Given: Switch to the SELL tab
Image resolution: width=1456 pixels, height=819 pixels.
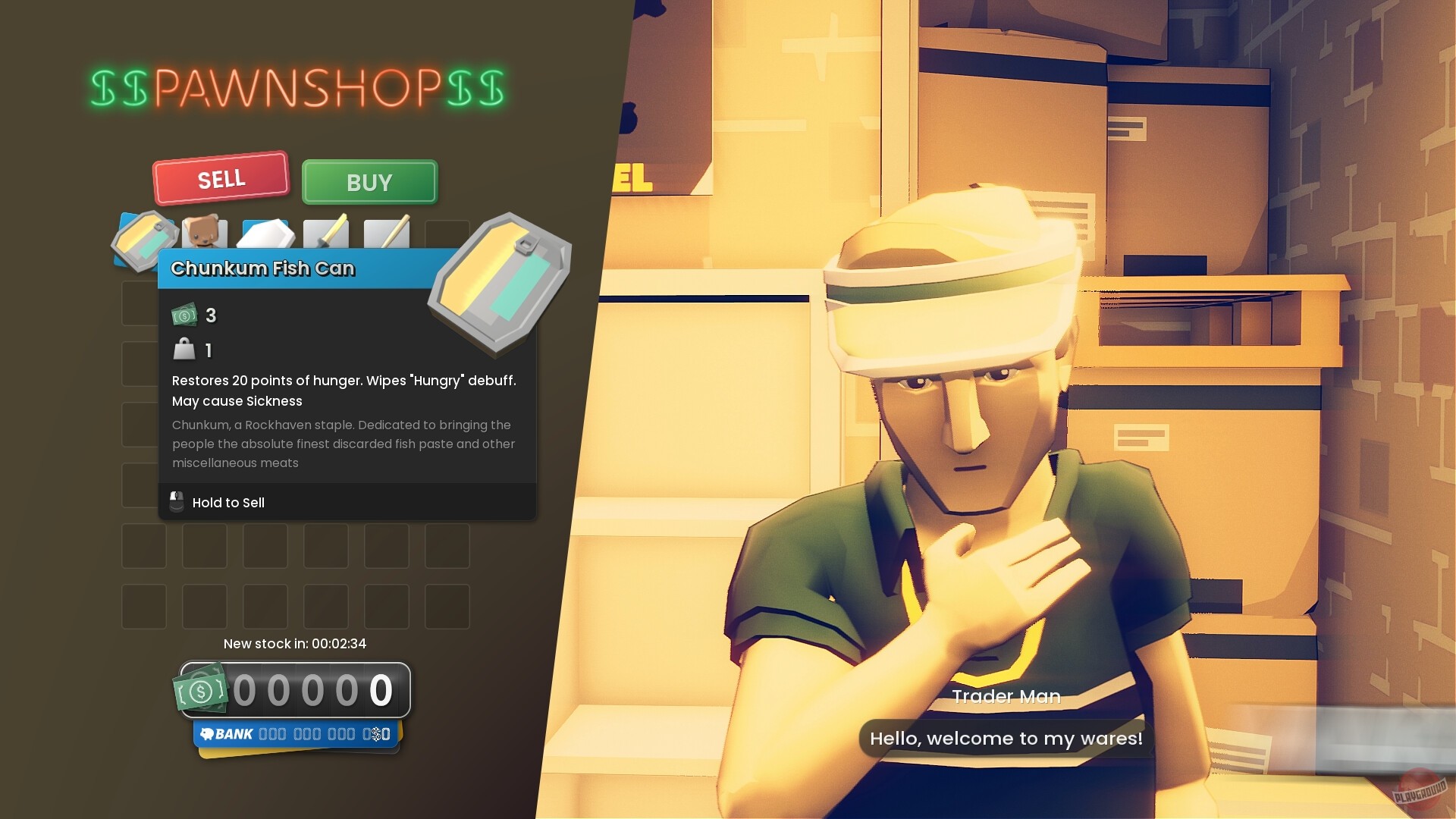Looking at the screenshot, I should pyautogui.click(x=221, y=178).
